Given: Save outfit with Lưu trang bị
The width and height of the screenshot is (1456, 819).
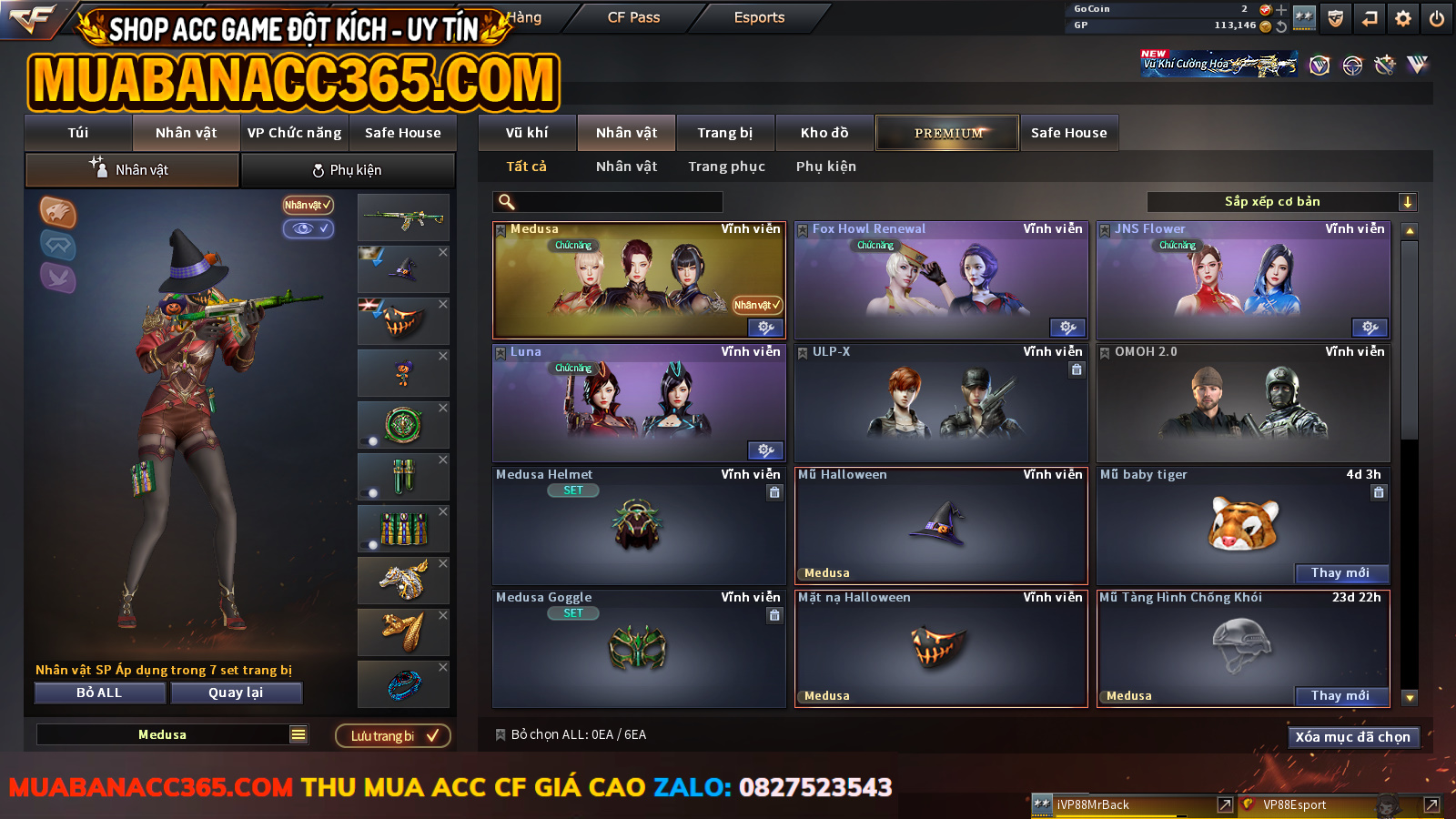Looking at the screenshot, I should click(x=393, y=735).
